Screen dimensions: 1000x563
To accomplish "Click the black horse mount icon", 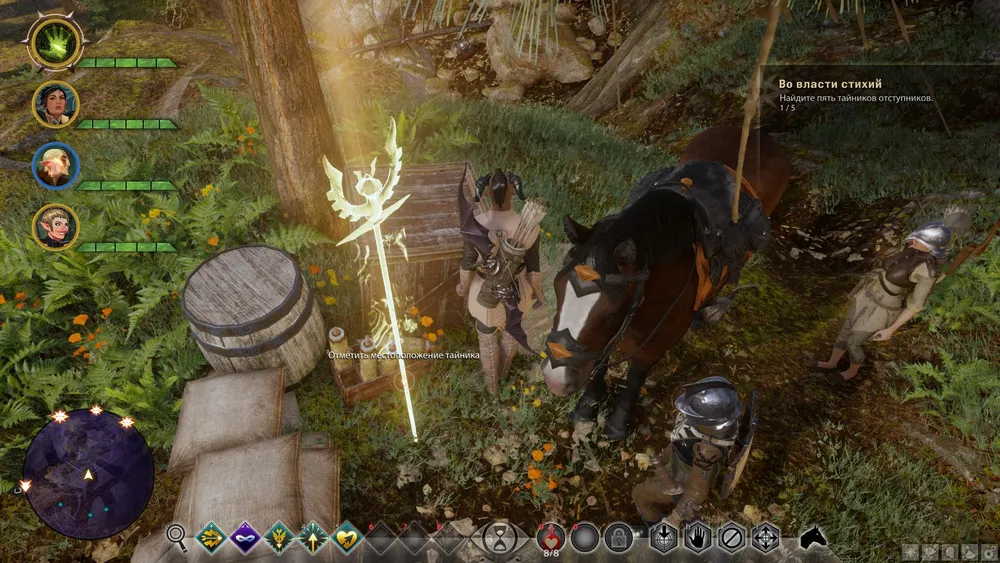I will [814, 538].
